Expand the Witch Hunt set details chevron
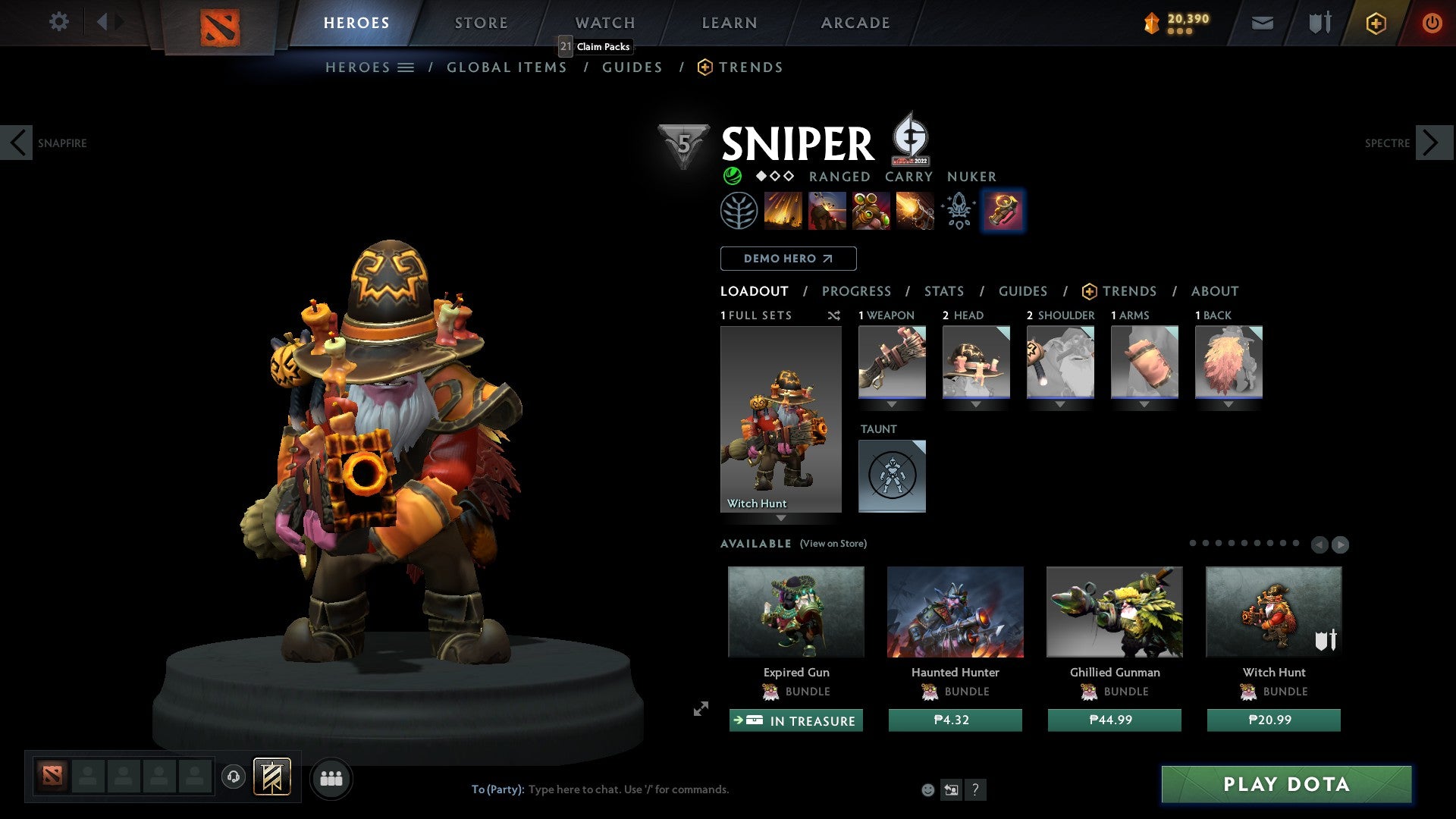 pos(781,520)
